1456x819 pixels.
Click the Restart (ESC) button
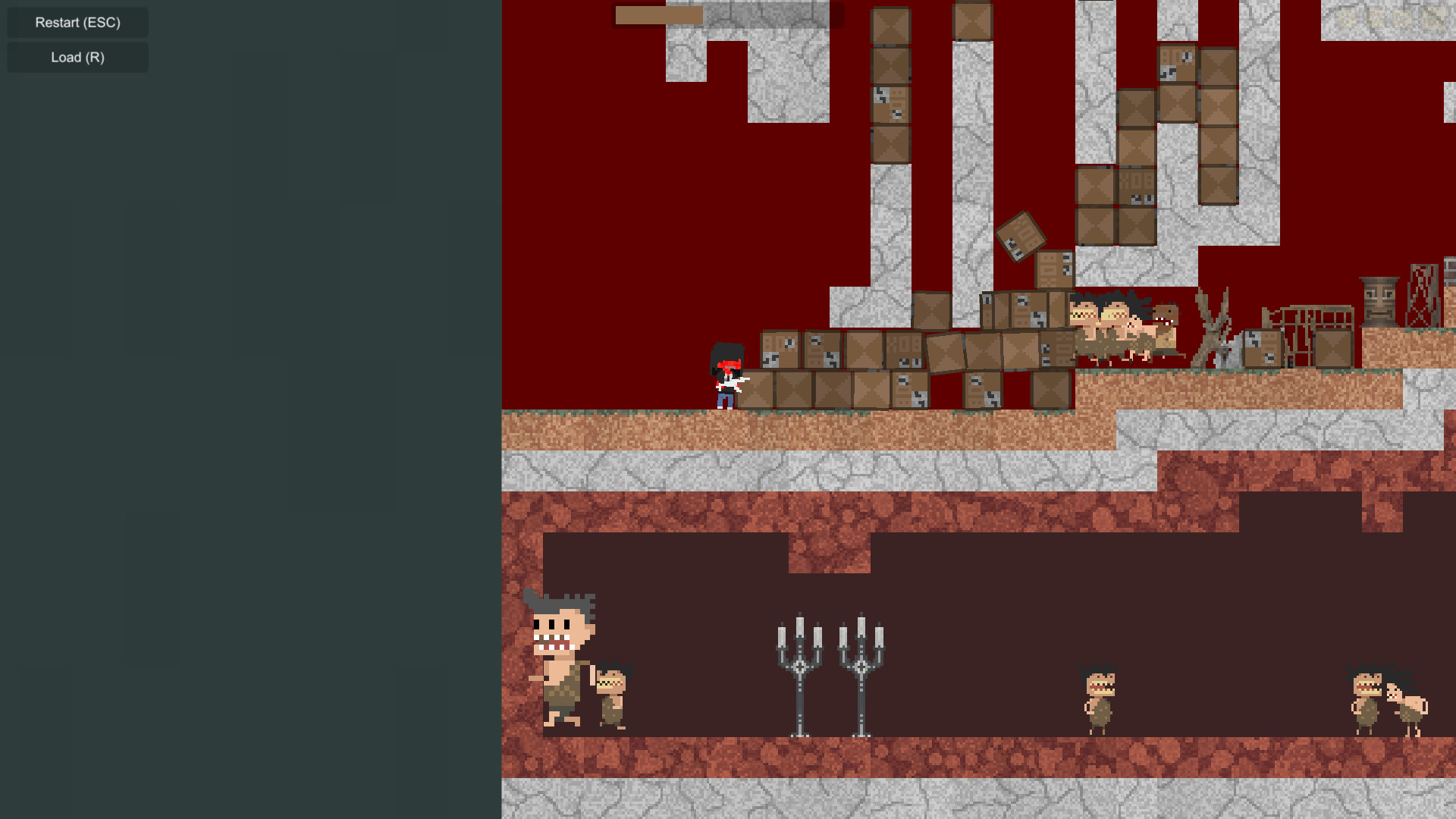pos(77,22)
